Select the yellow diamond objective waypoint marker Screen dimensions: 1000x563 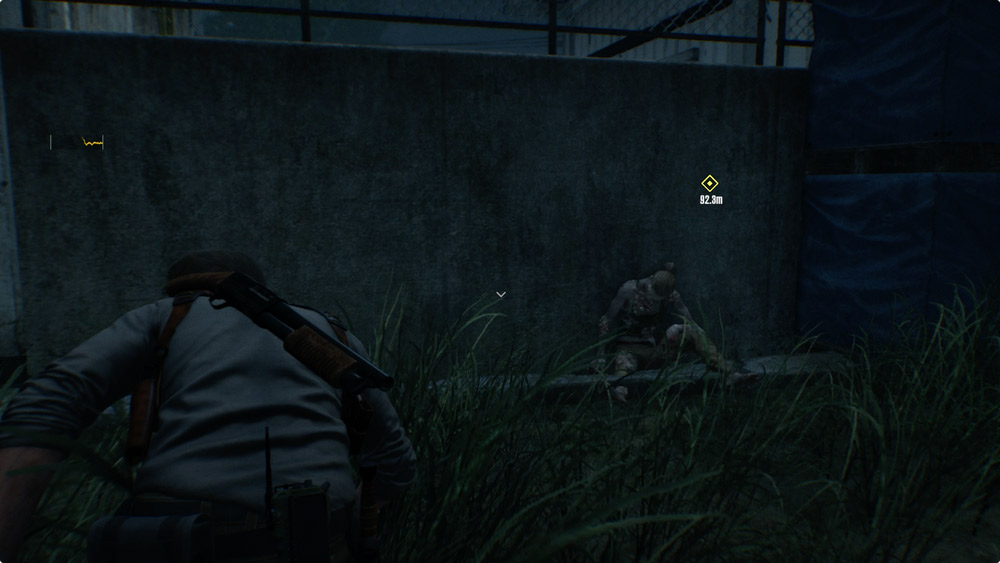tap(709, 183)
